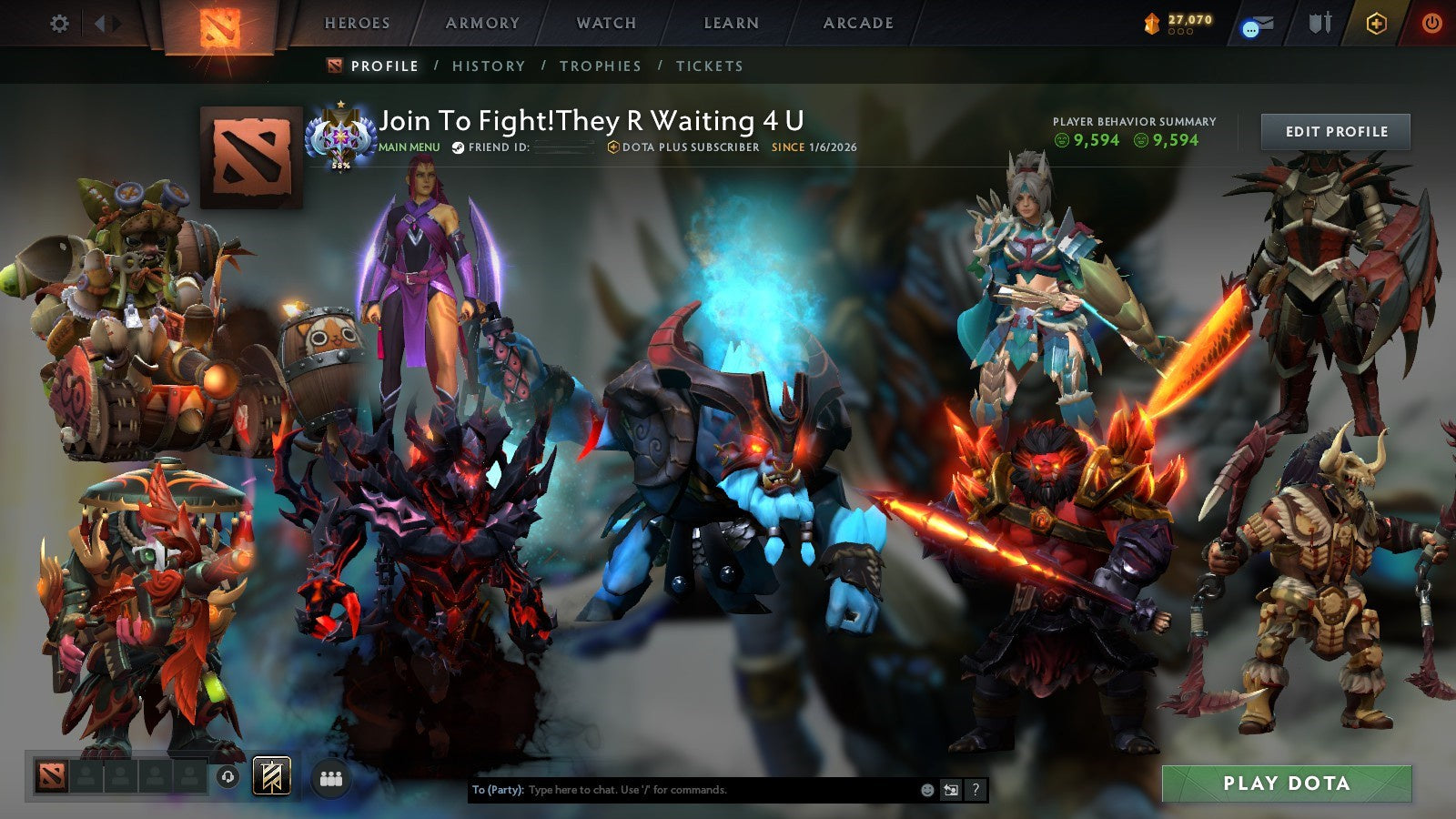Open the Dota Plus hexagon icon

(x=1376, y=23)
